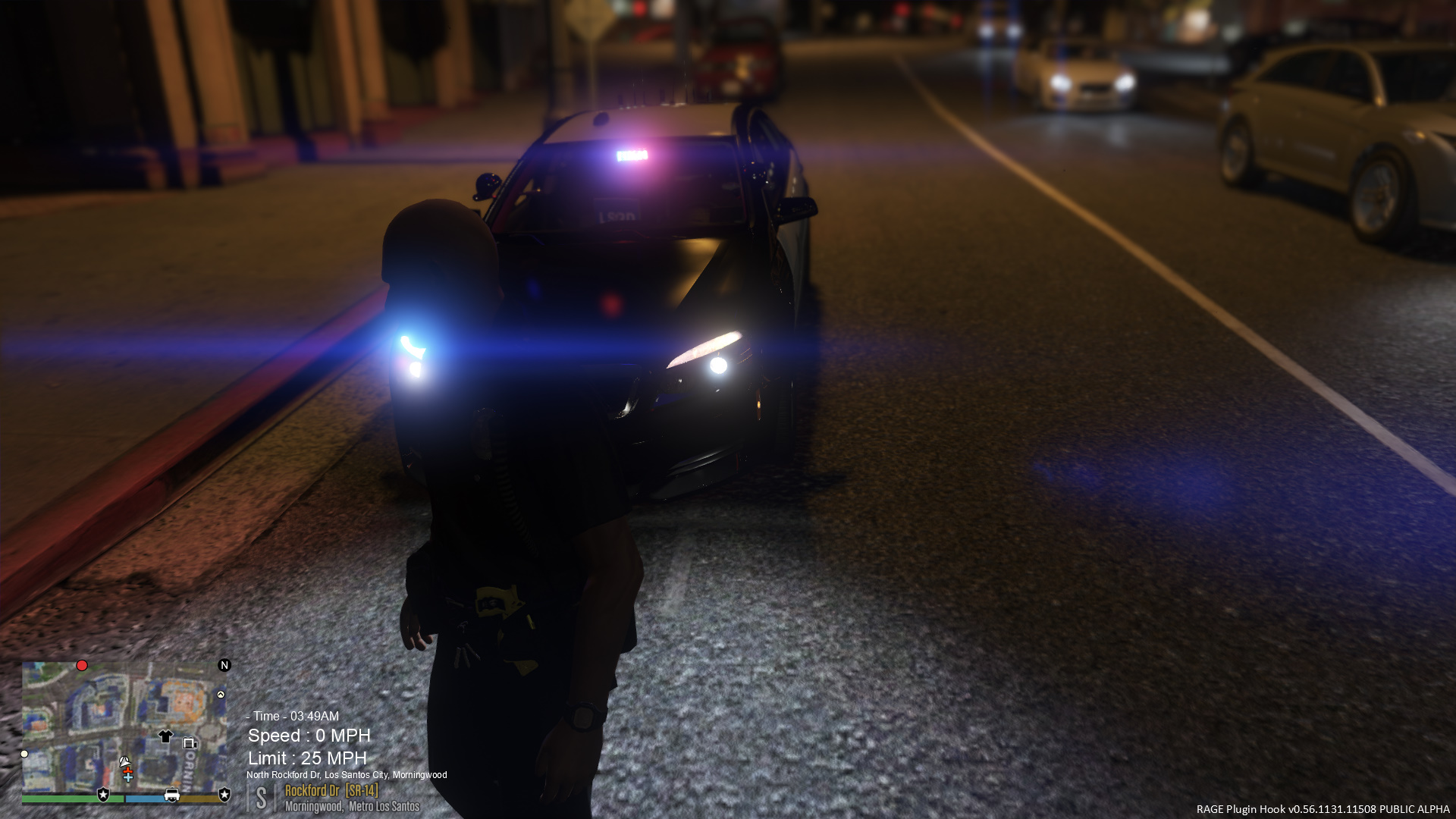
Task: Select the light blue cross blip
Action: coord(128,778)
